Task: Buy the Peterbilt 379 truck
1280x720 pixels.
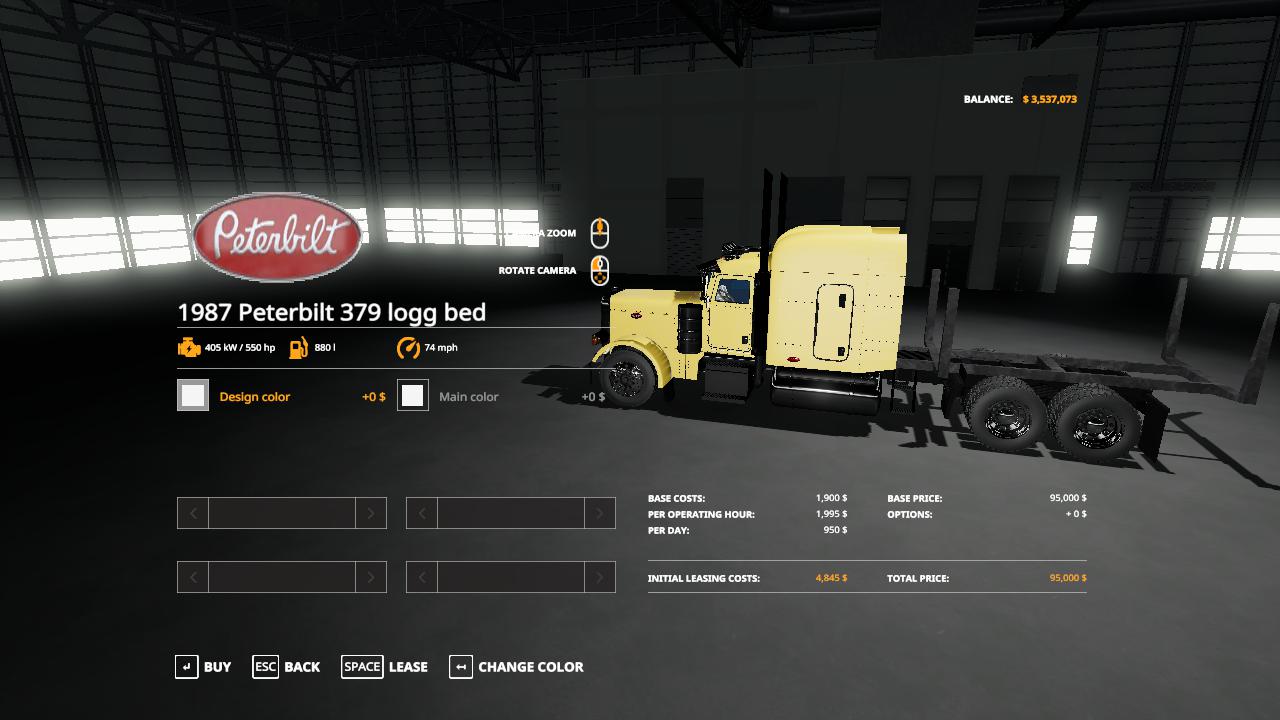Action: 203,667
